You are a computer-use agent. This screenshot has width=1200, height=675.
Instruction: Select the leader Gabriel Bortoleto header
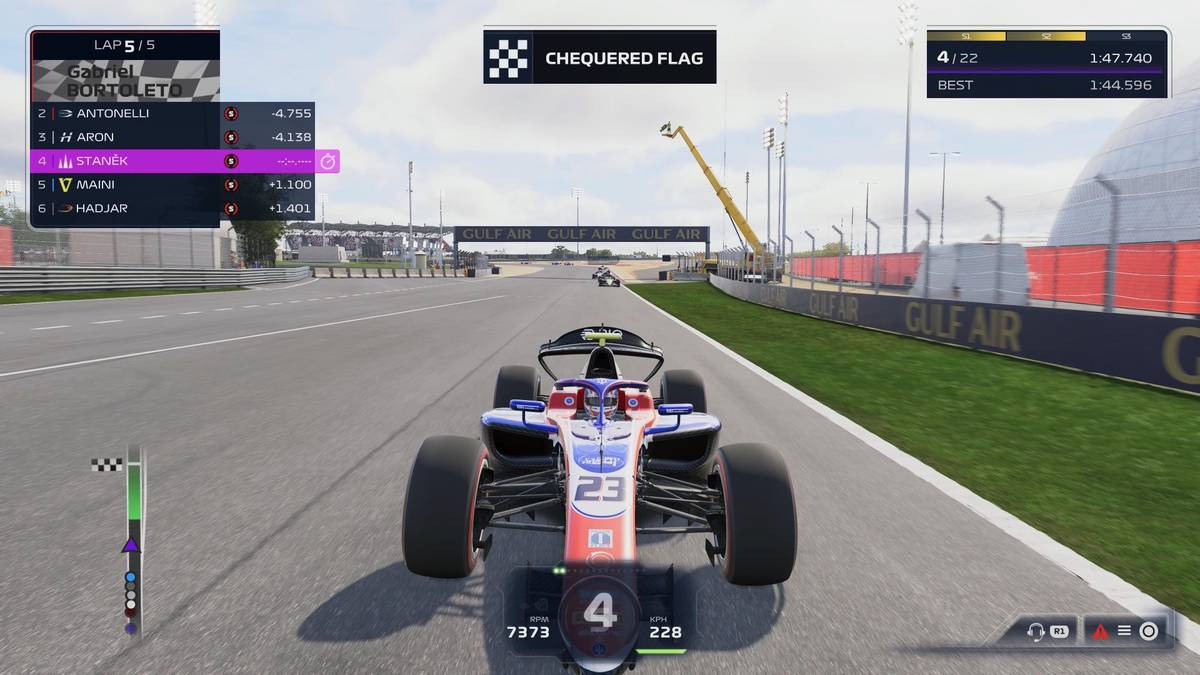[x=125, y=81]
